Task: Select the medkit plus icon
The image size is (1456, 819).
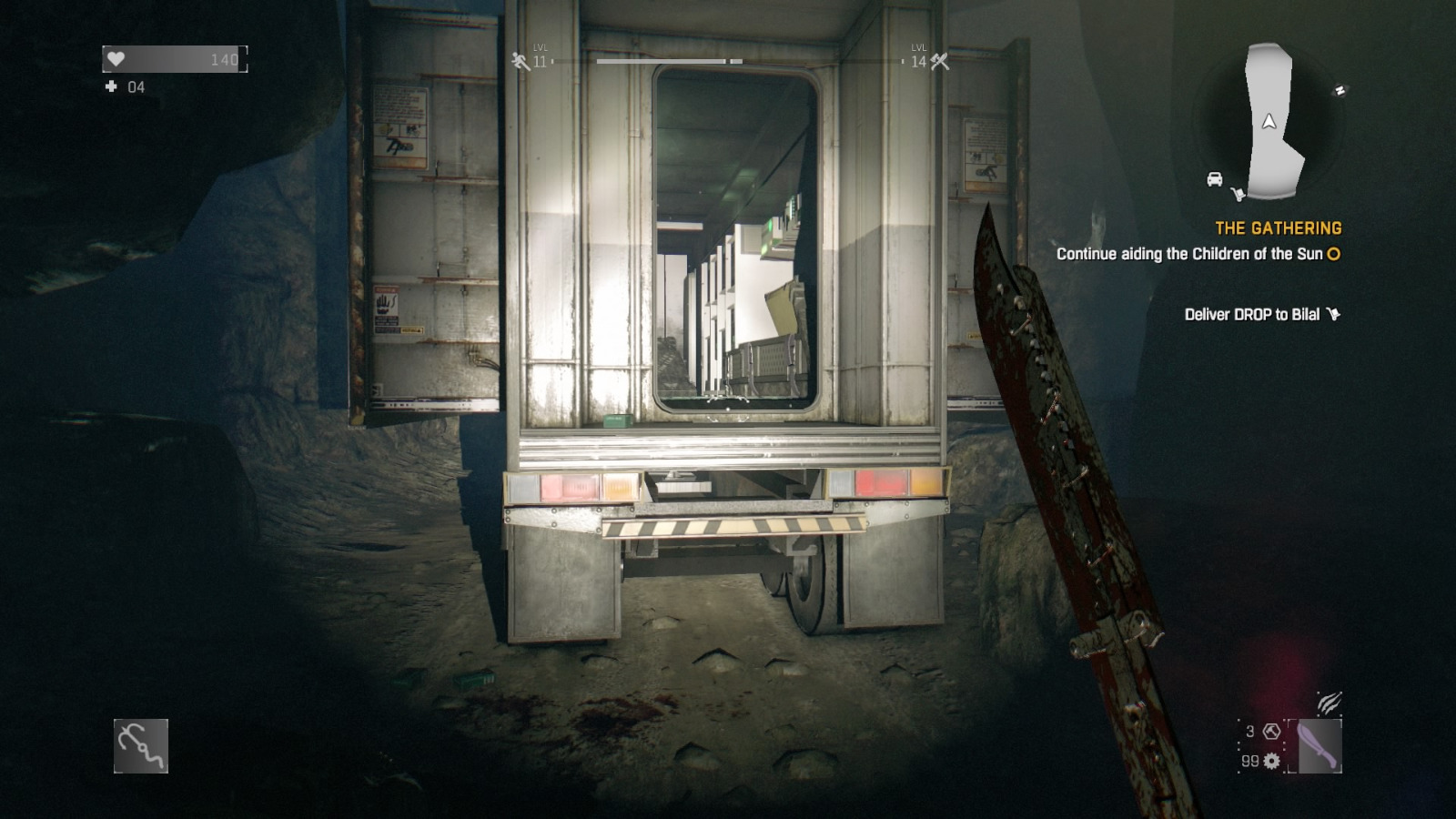Action: tap(111, 88)
